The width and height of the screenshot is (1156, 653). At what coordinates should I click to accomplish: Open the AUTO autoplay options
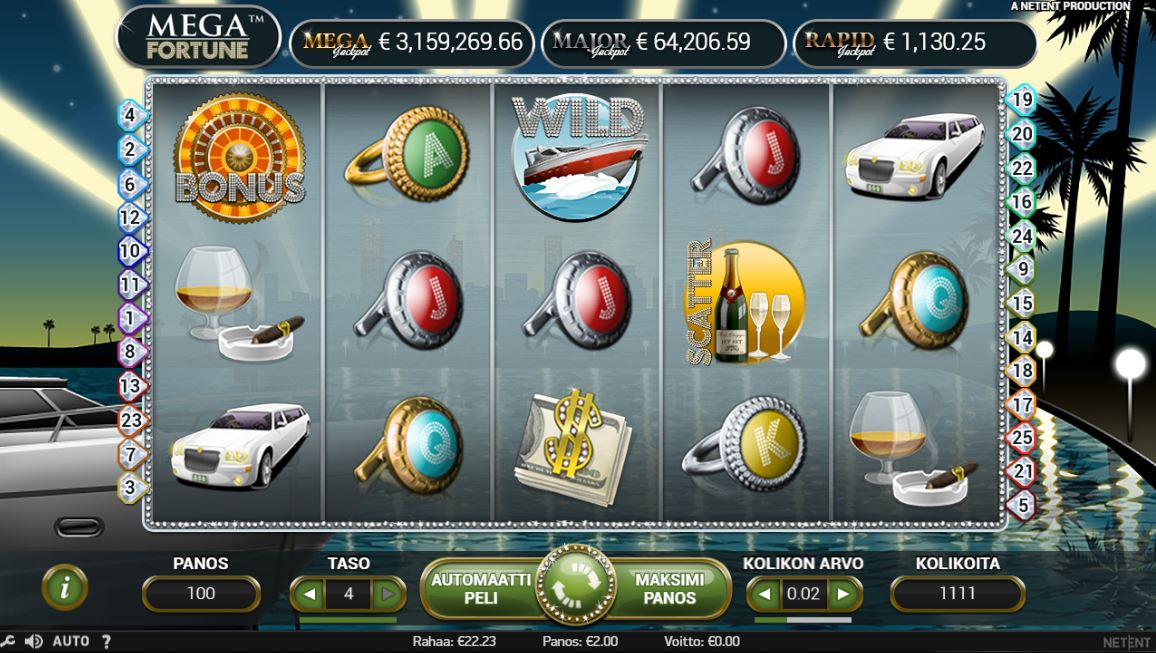[x=70, y=641]
